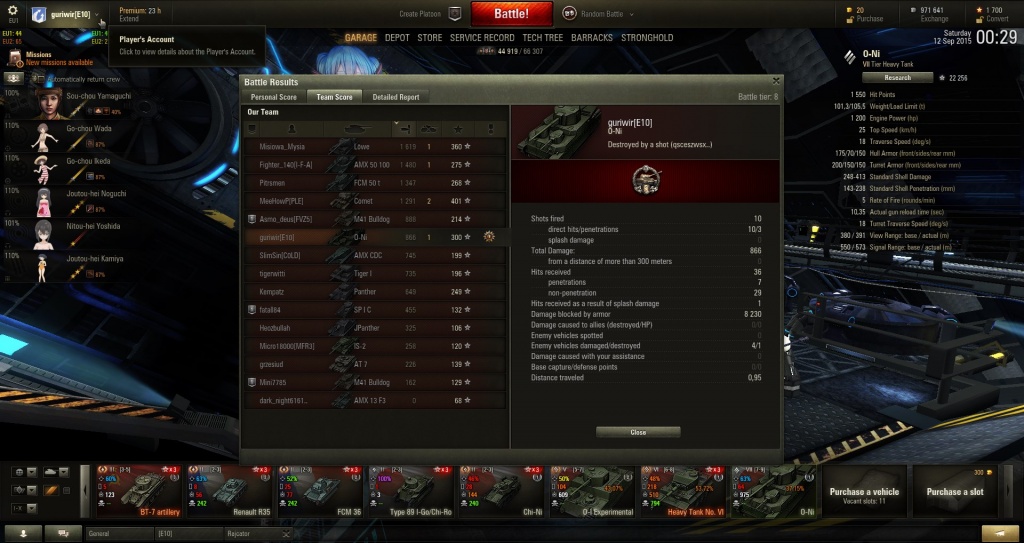
Task: Choose the Renault R35 in the carousel
Action: 228,491
